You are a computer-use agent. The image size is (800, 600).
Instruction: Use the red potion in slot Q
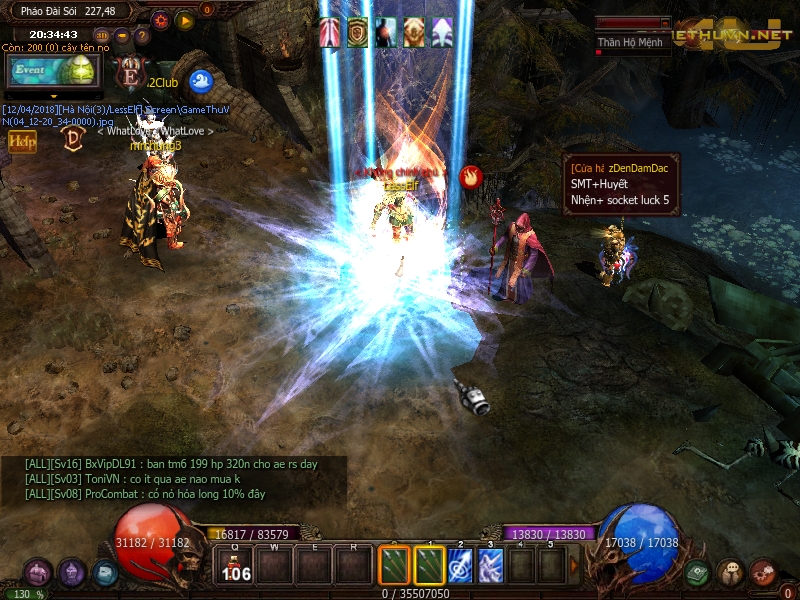point(236,564)
